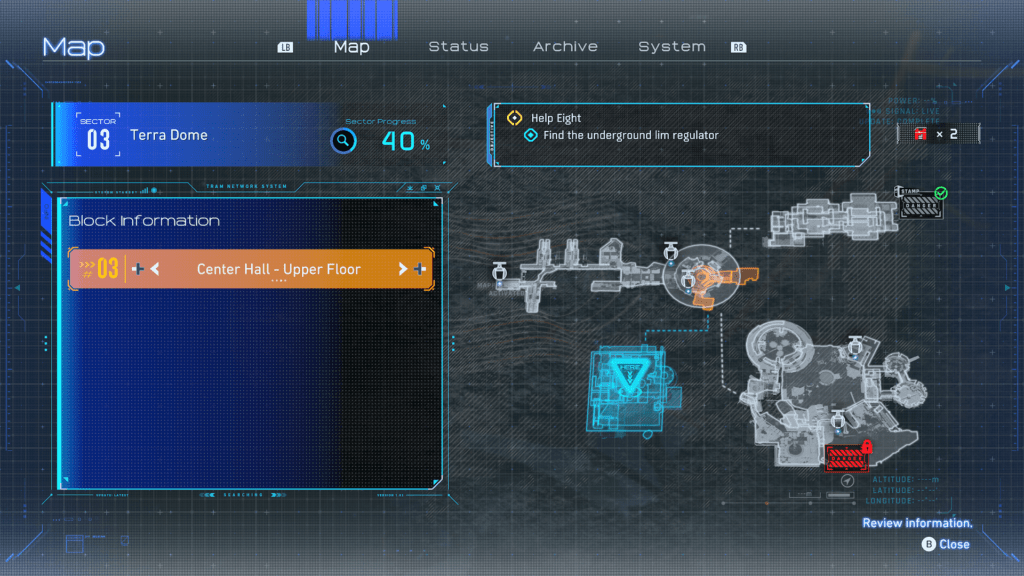Cycle to the next block with right arrow

(x=403, y=269)
